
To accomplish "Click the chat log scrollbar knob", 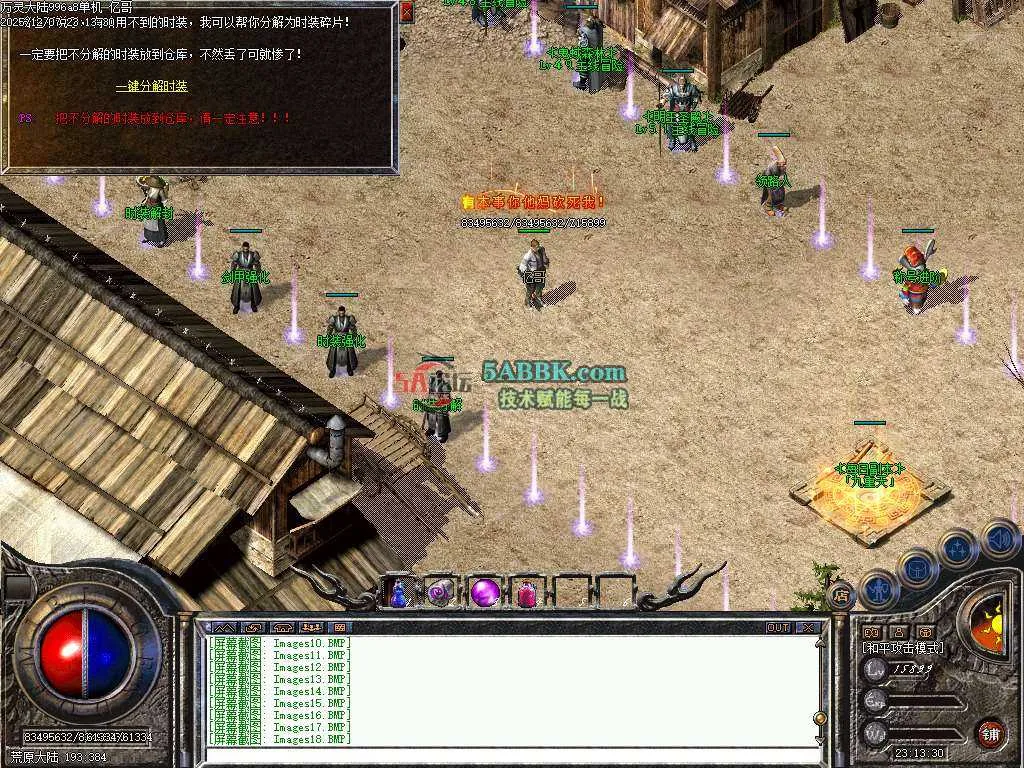I will tap(820, 717).
